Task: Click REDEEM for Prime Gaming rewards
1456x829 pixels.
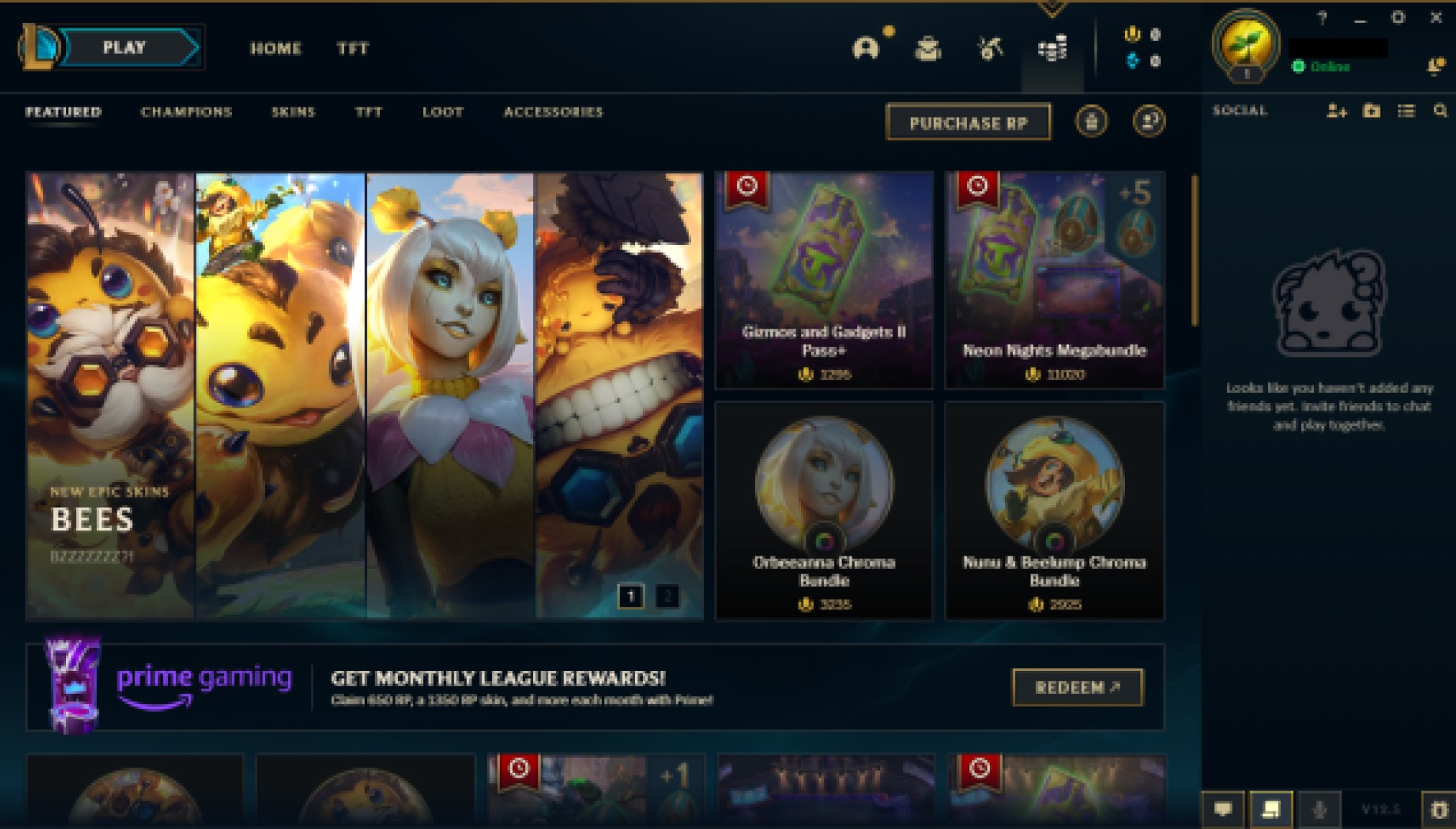Action: pyautogui.click(x=1077, y=689)
